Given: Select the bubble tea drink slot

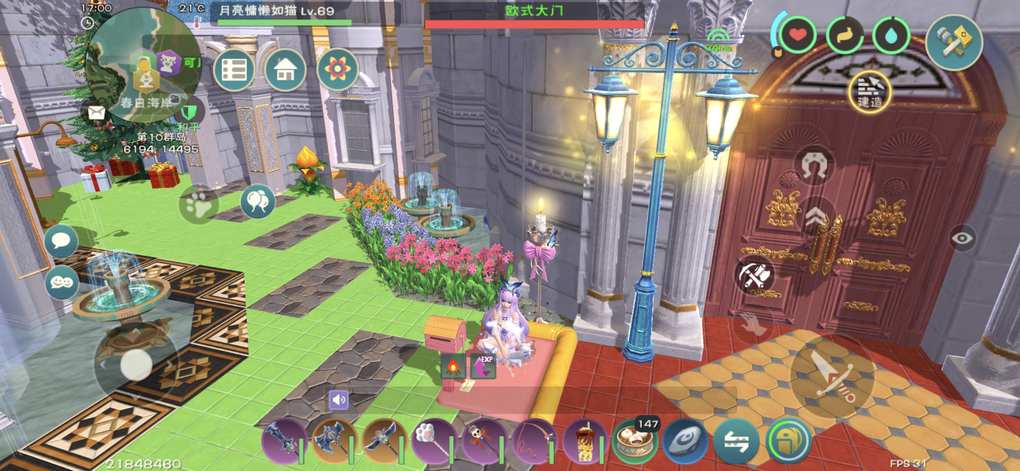Looking at the screenshot, I should [x=584, y=440].
